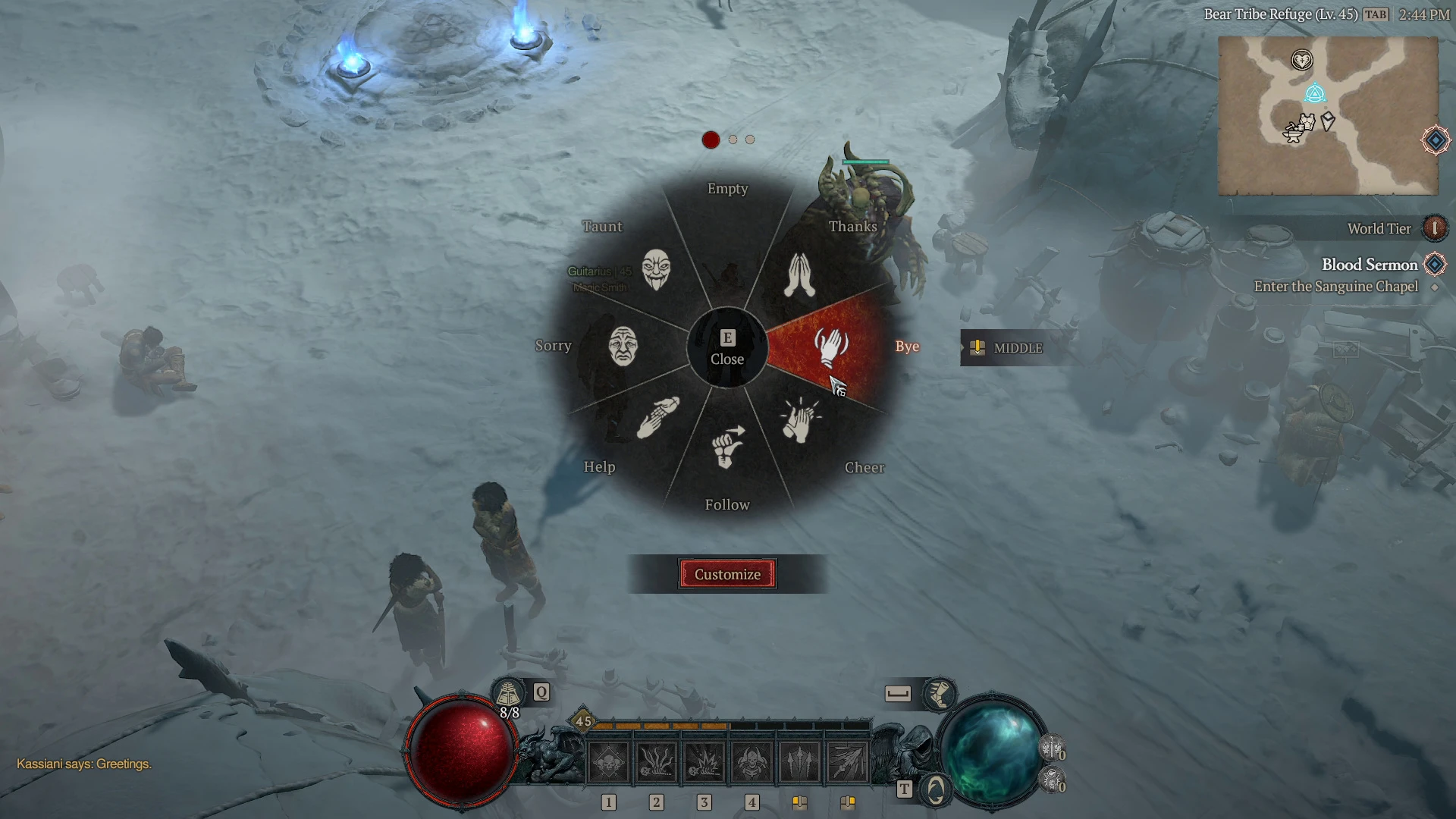Choose the Thanks praying-hands emote
This screenshot has height=819, width=1456.
tap(800, 274)
